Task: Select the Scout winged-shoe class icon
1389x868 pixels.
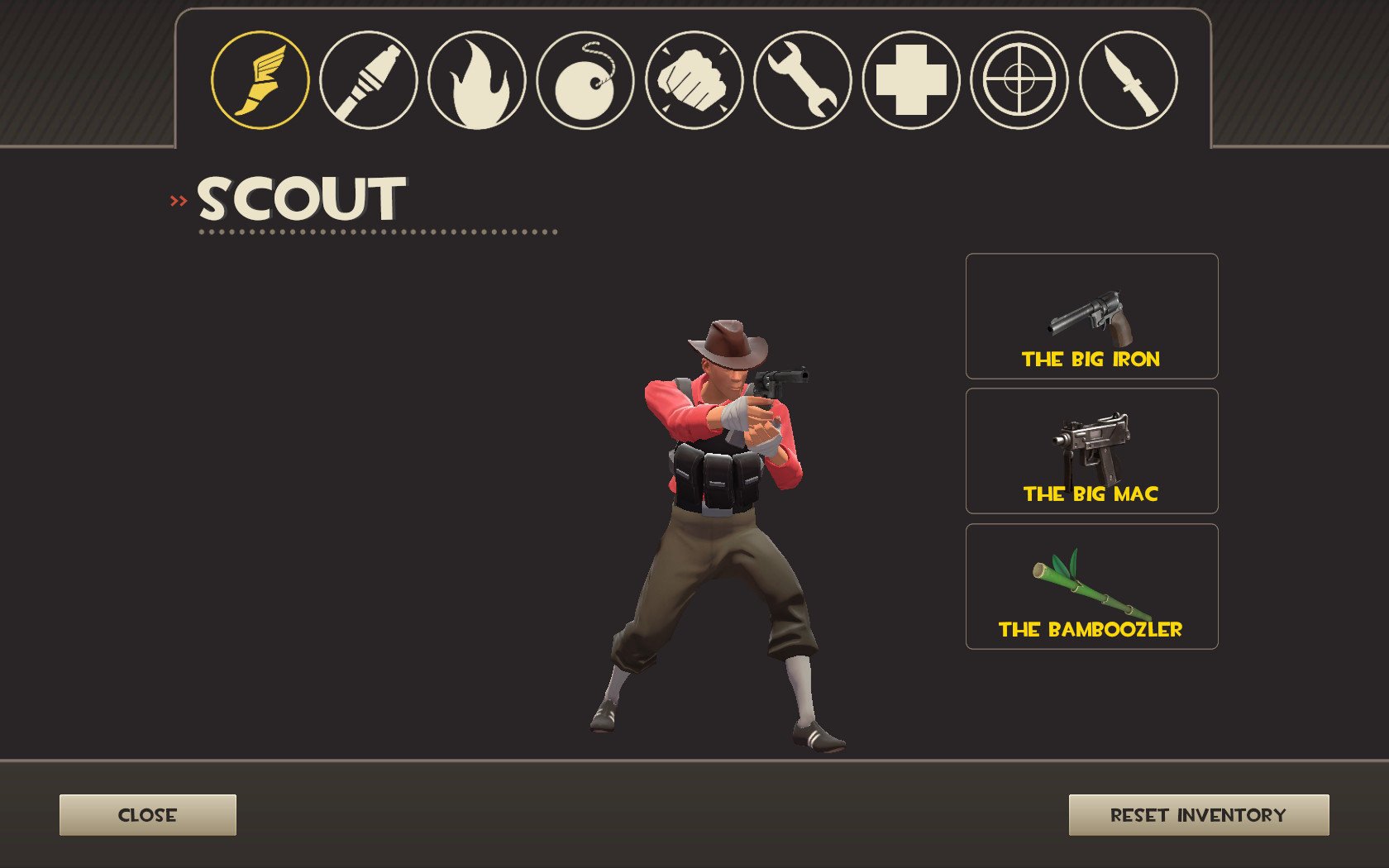Action: click(x=260, y=80)
